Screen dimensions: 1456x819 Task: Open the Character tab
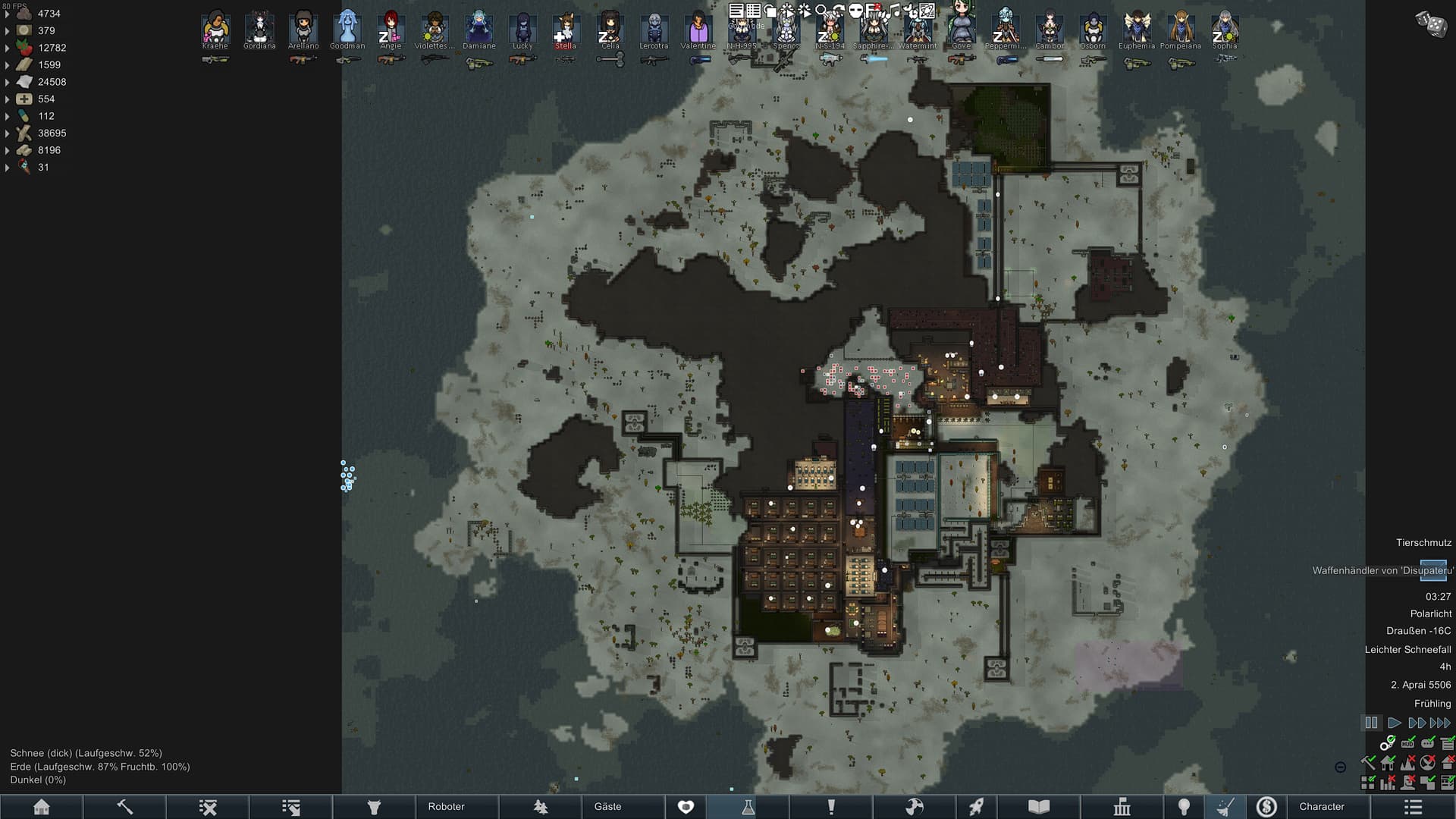(1321, 807)
